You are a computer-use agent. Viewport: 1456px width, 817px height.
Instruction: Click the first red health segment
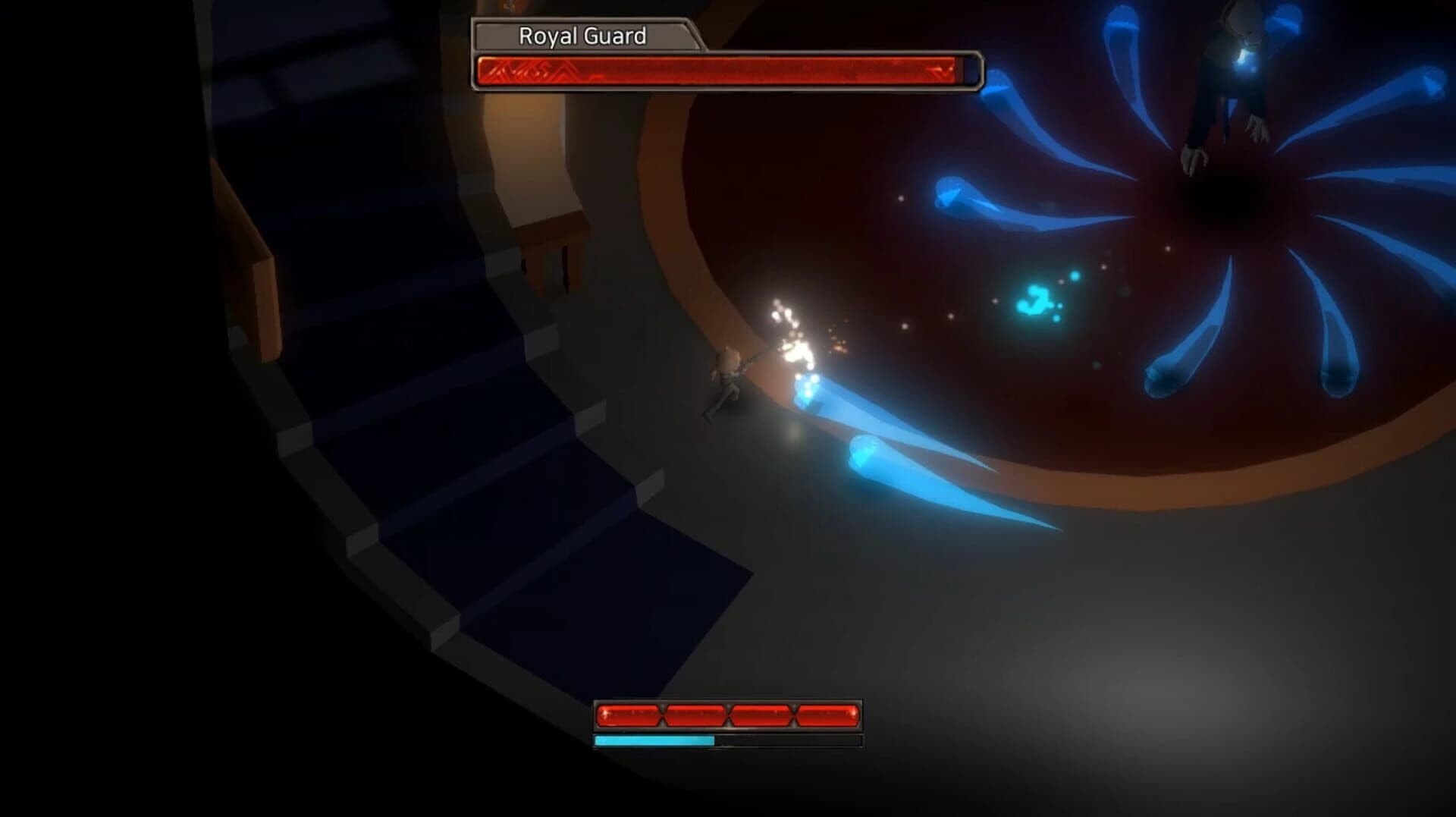(x=629, y=713)
